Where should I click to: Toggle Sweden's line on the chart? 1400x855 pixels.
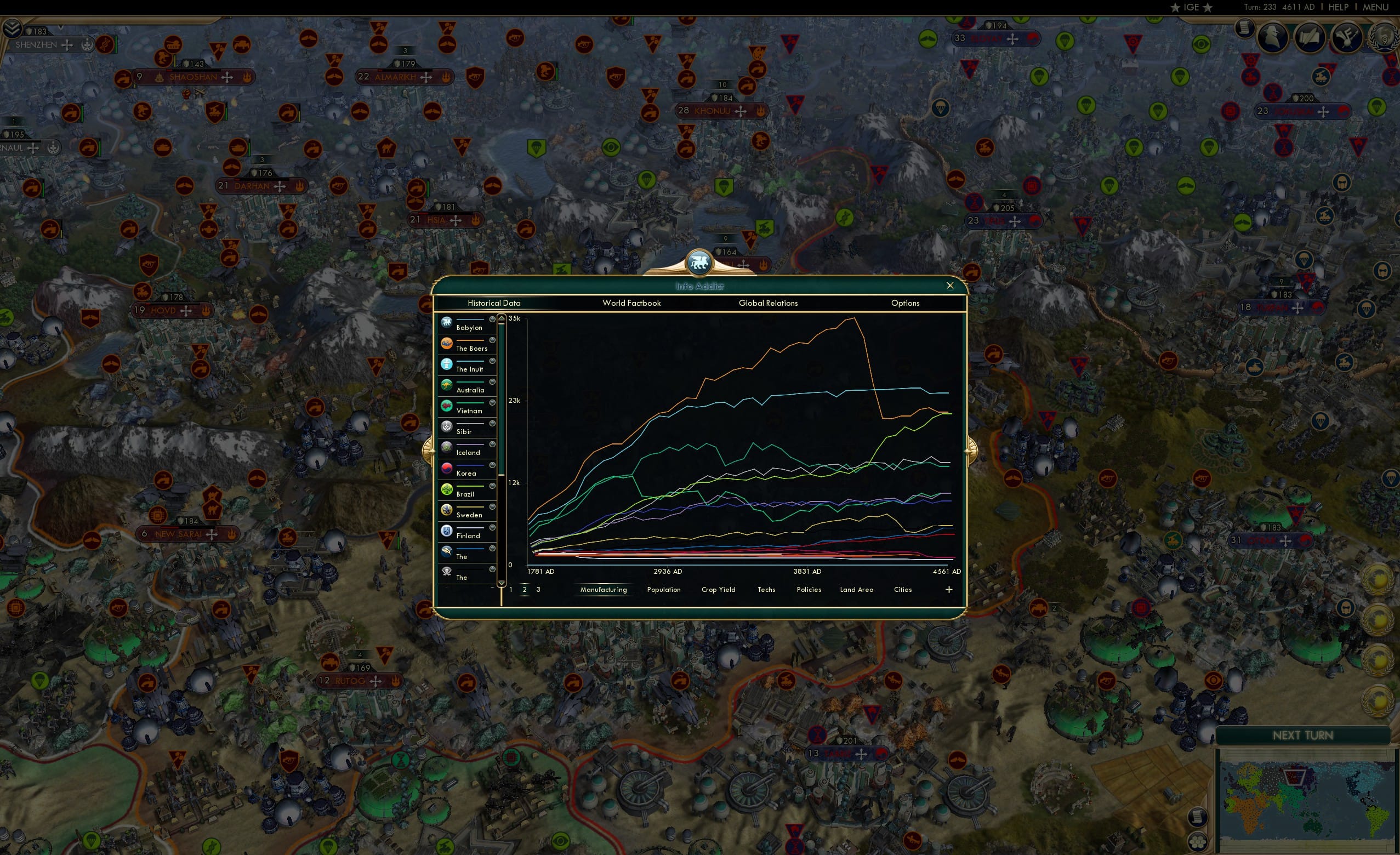493,506
